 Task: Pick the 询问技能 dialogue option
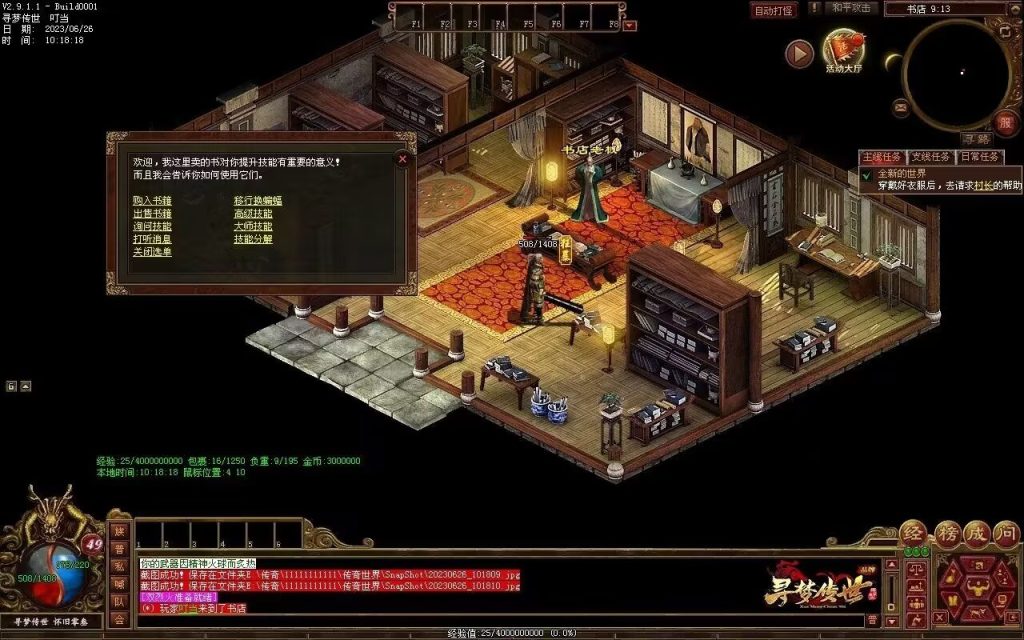pyautogui.click(x=152, y=226)
